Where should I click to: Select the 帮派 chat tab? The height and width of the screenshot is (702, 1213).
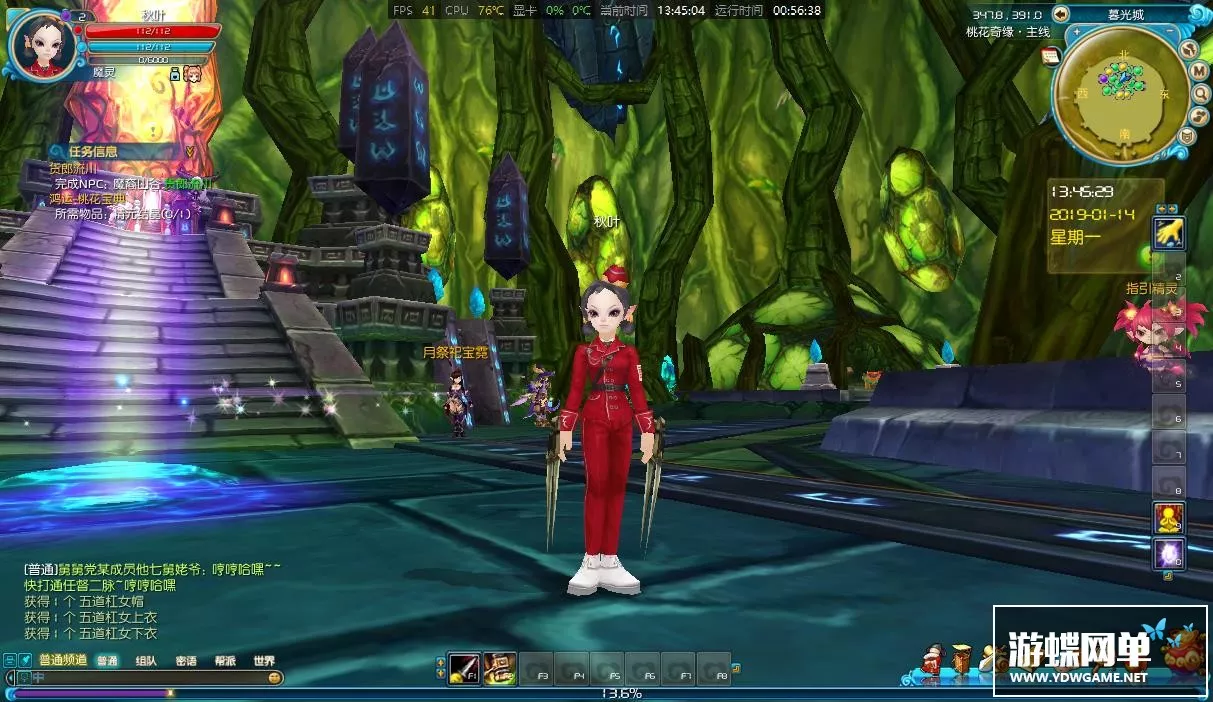pyautogui.click(x=225, y=661)
